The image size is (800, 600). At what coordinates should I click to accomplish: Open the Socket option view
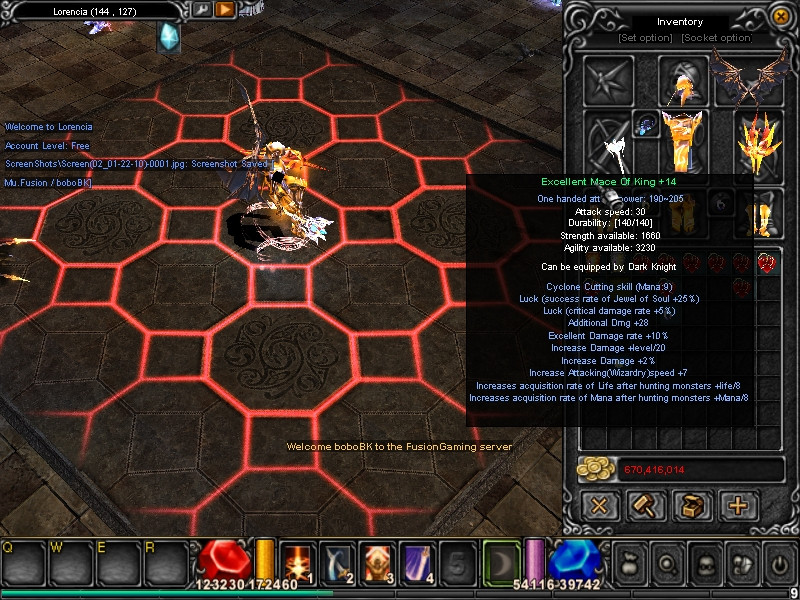(x=716, y=38)
